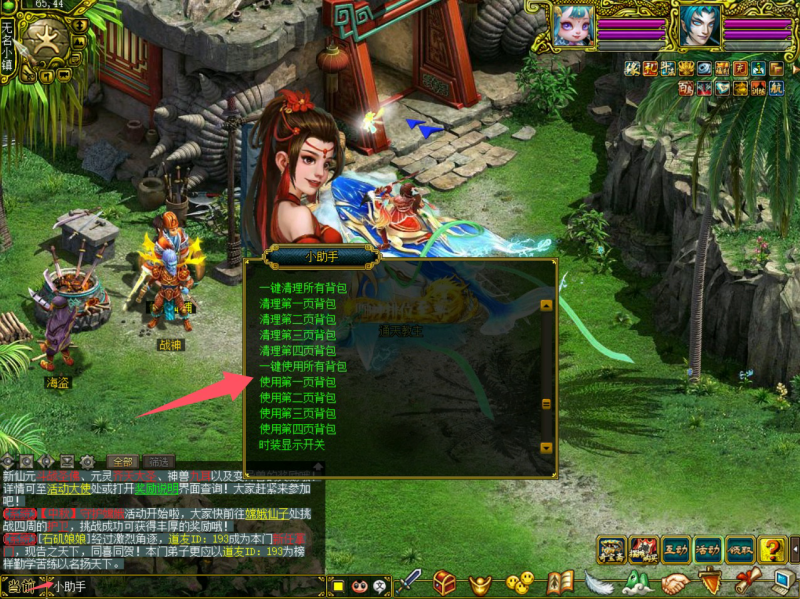Open the 筛选 chat filter tab

(x=156, y=461)
